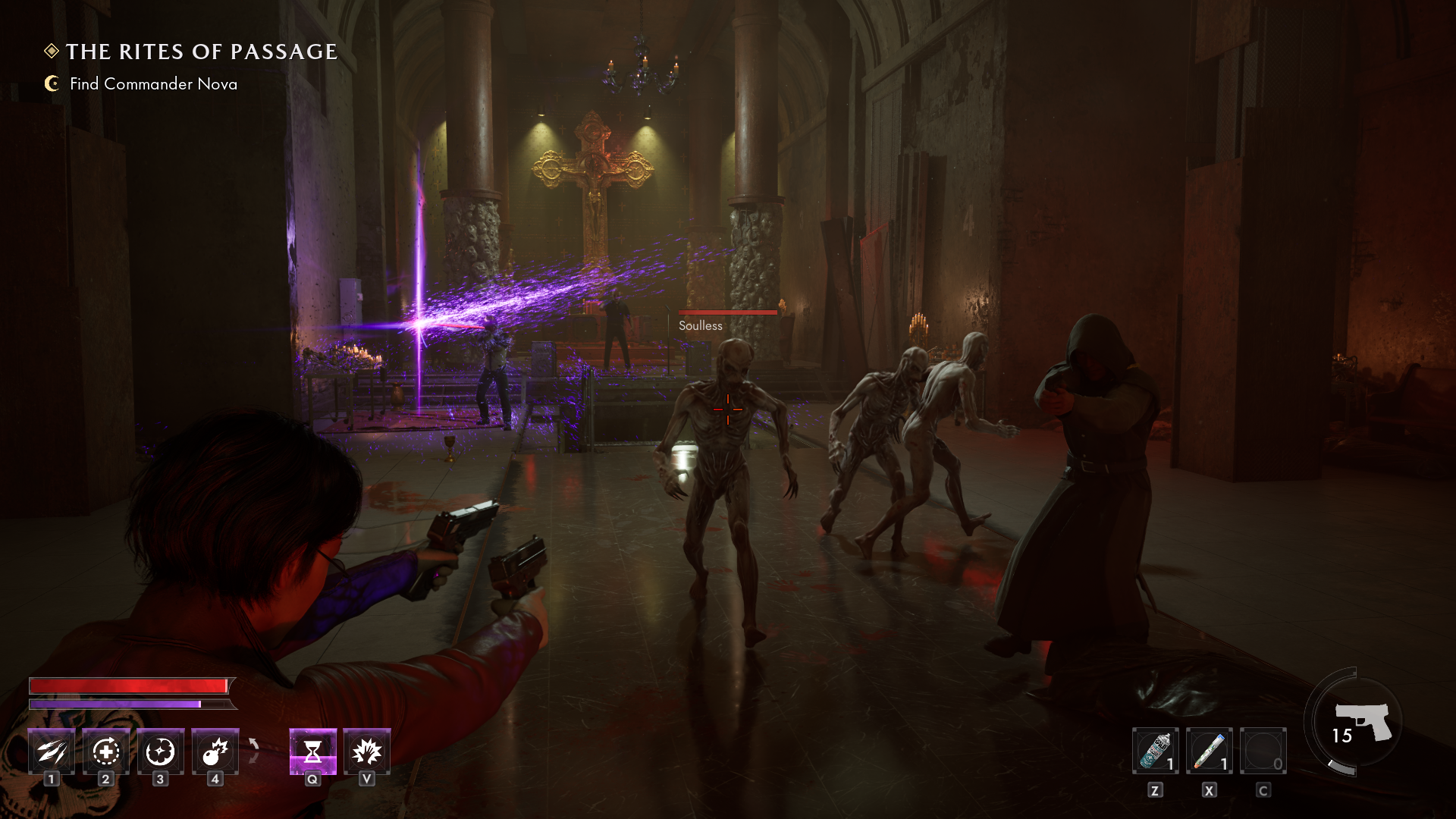Trigger the moon and star ability

tap(161, 752)
